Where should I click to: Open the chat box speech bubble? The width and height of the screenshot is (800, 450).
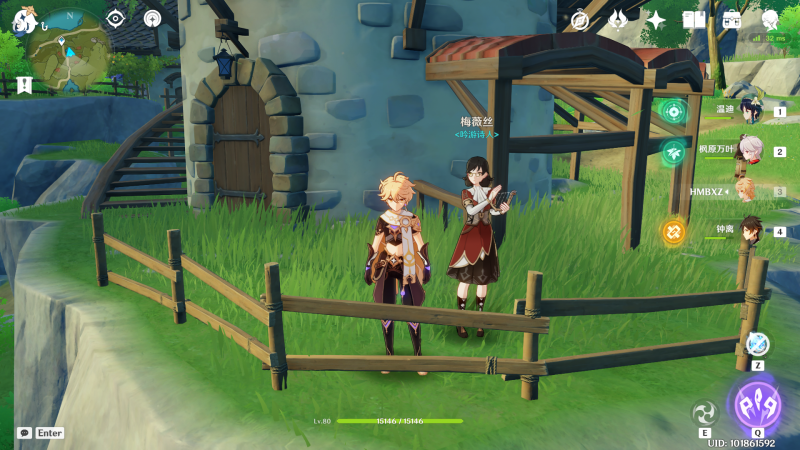point(24,433)
